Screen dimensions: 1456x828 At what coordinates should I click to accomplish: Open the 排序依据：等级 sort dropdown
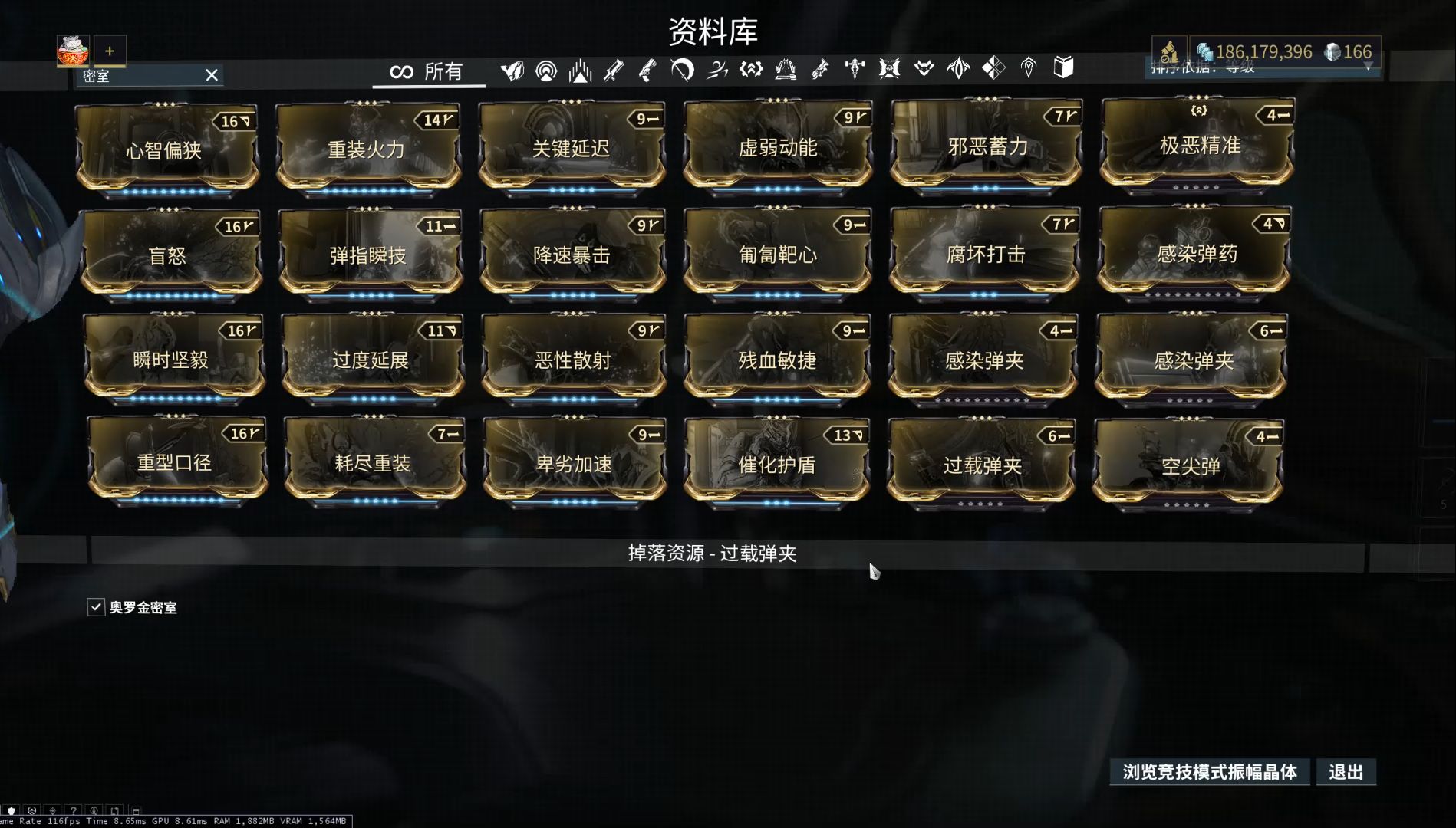point(1227,67)
